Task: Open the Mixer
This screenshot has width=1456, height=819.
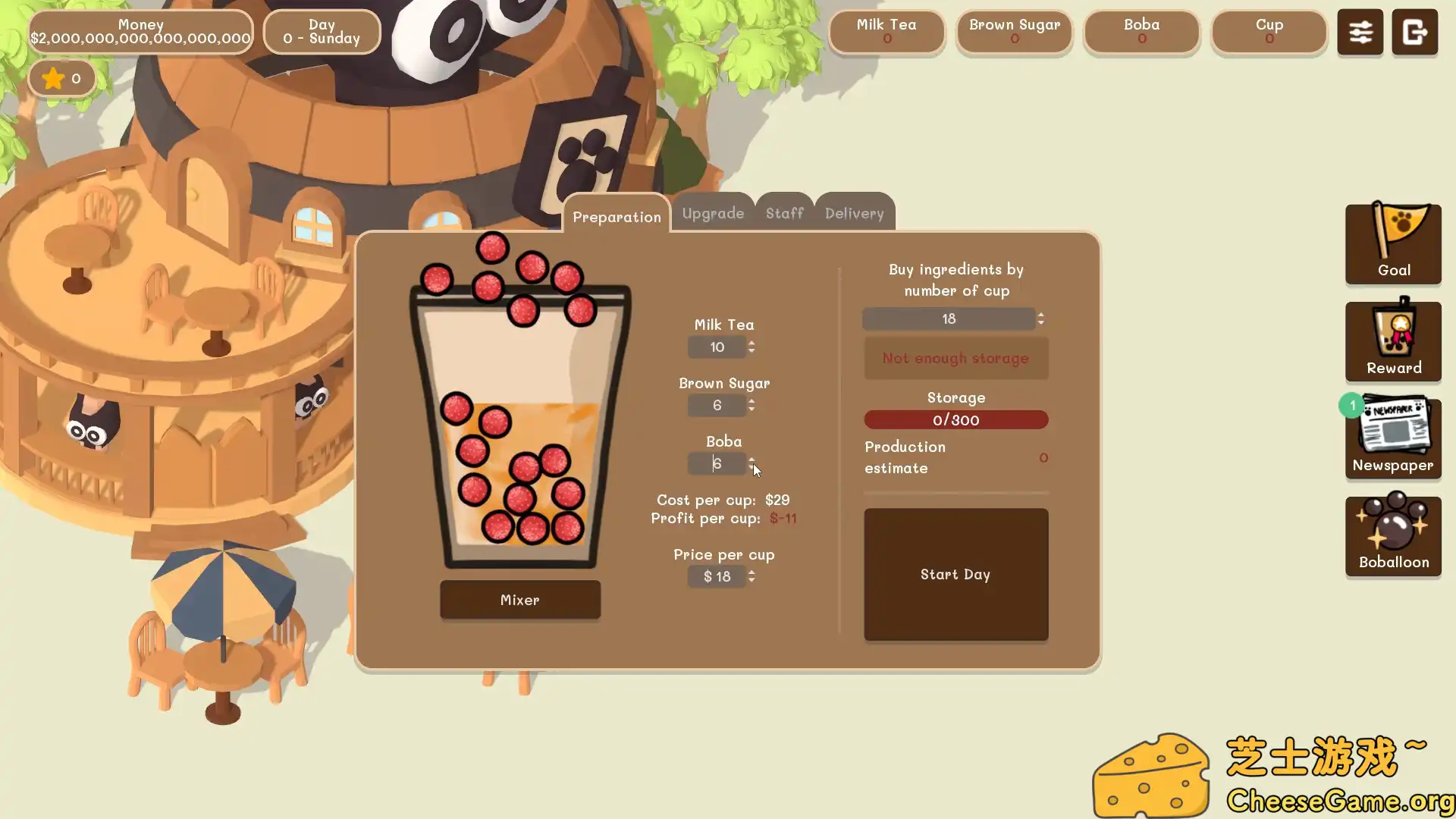Action: click(519, 600)
